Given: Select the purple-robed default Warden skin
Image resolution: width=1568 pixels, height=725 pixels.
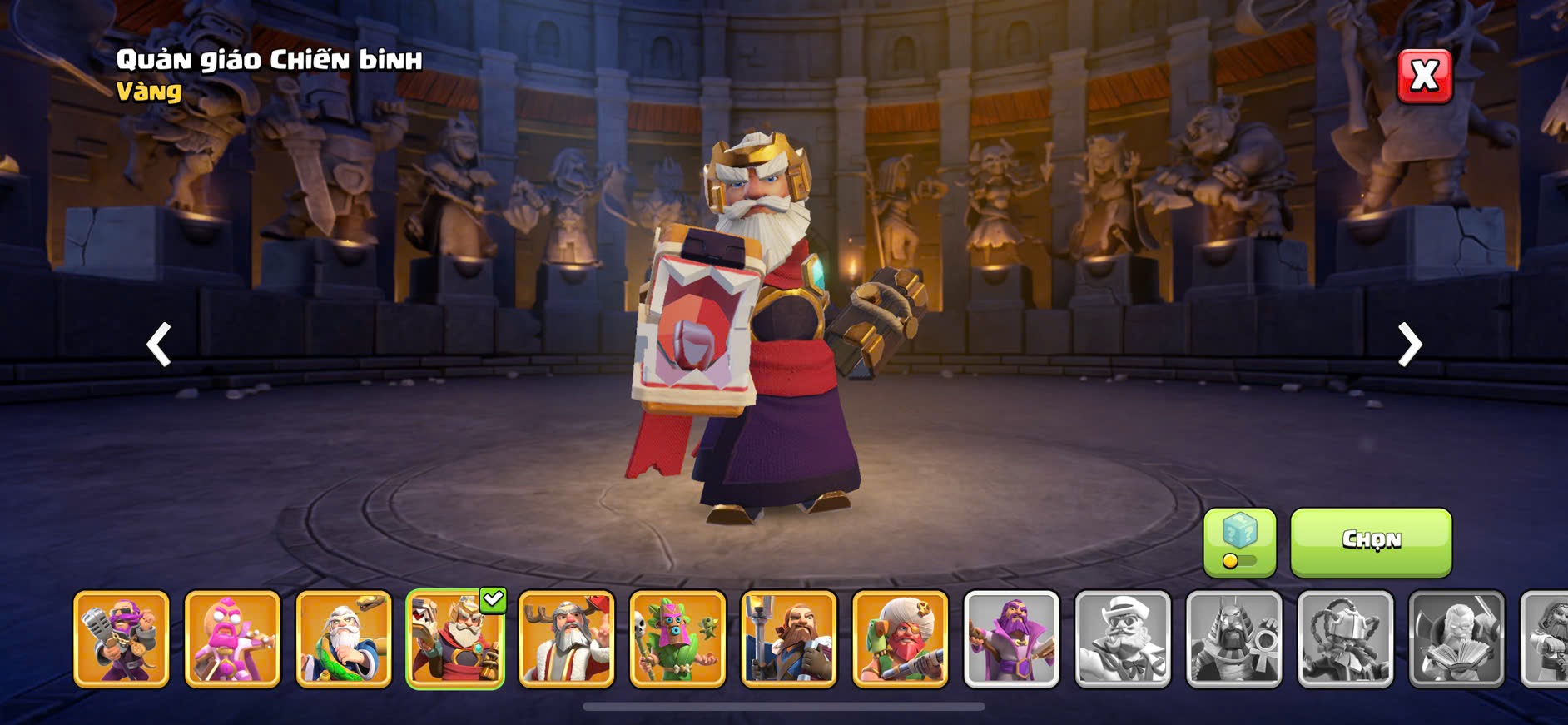Looking at the screenshot, I should (x=1011, y=639).
